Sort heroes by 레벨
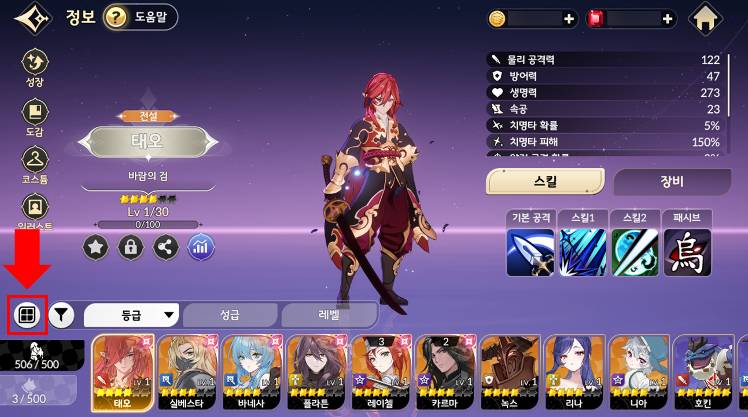This screenshot has height=417, width=748. (x=329, y=315)
